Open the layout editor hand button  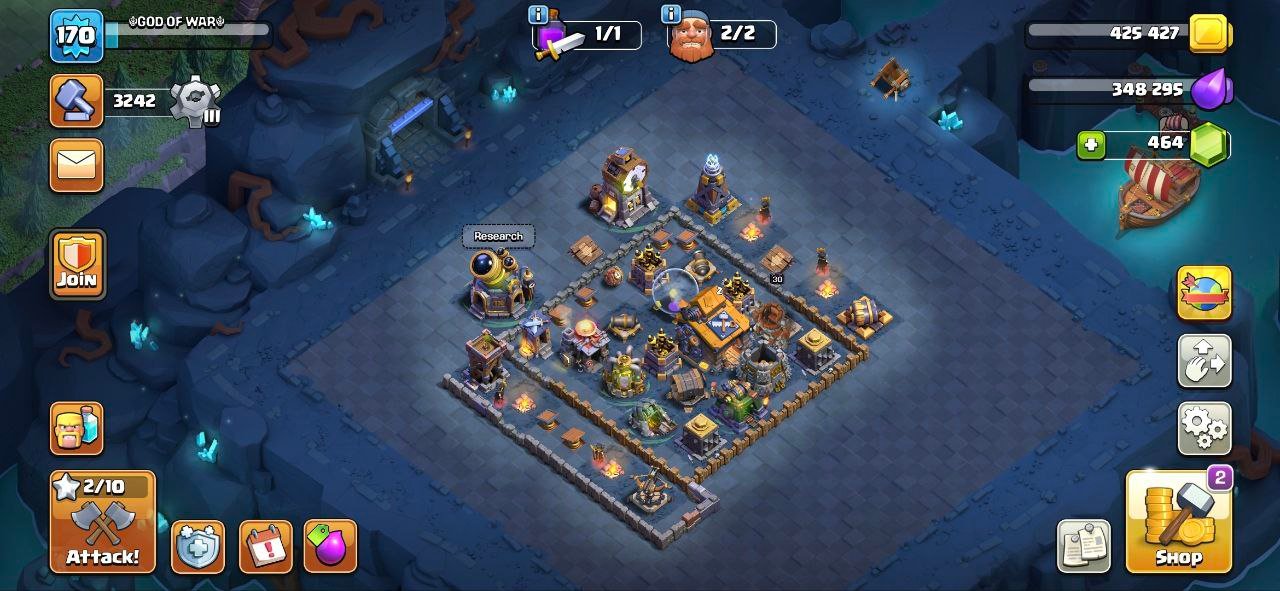pos(1204,361)
